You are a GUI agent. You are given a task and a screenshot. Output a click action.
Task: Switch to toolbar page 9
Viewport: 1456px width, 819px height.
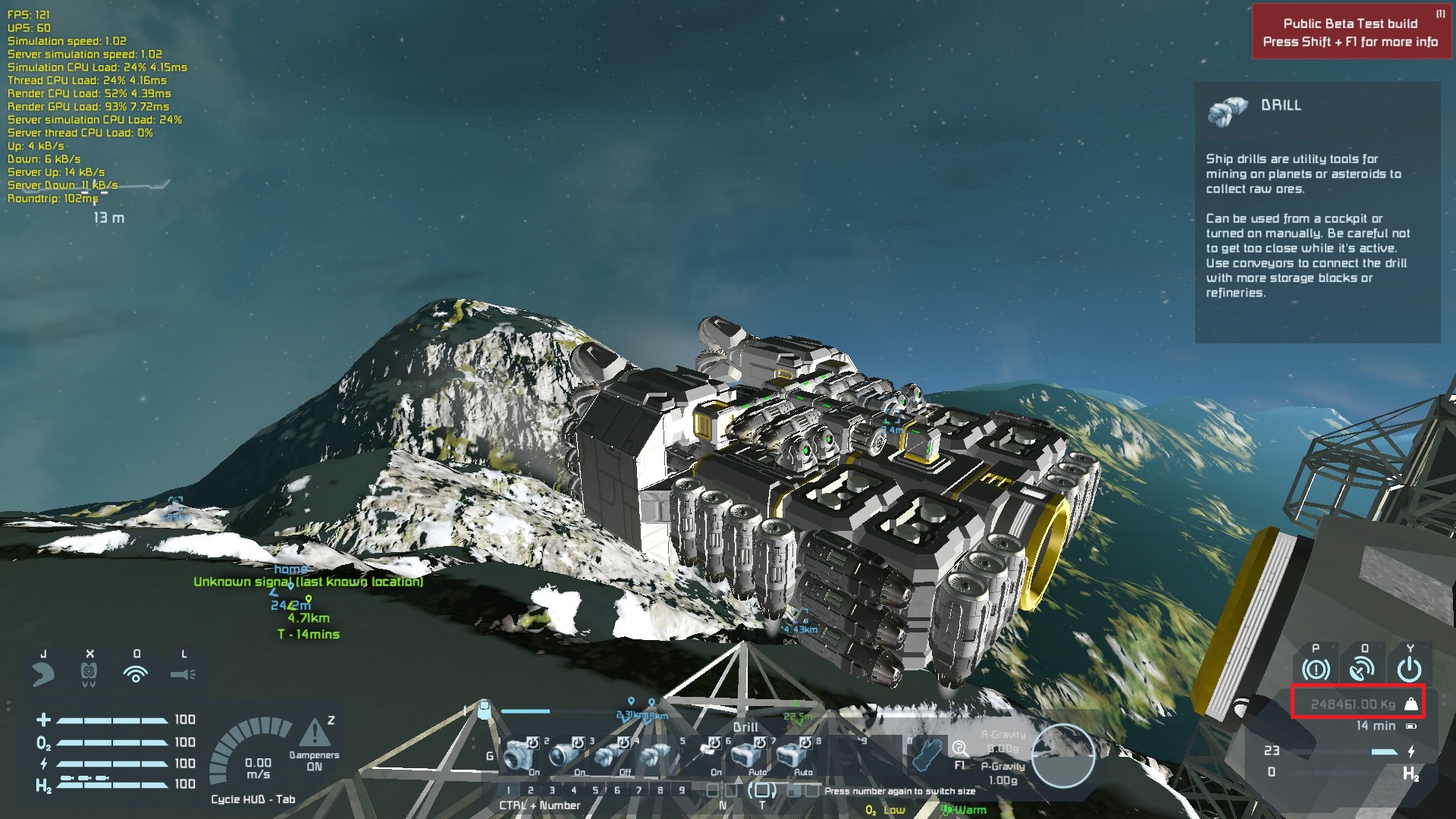coord(682,790)
